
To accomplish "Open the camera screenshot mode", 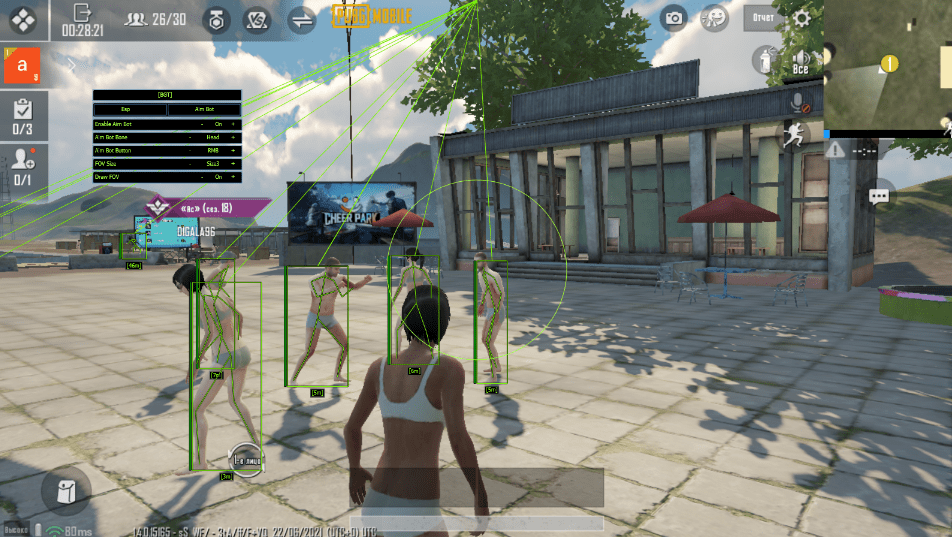I will pos(675,18).
